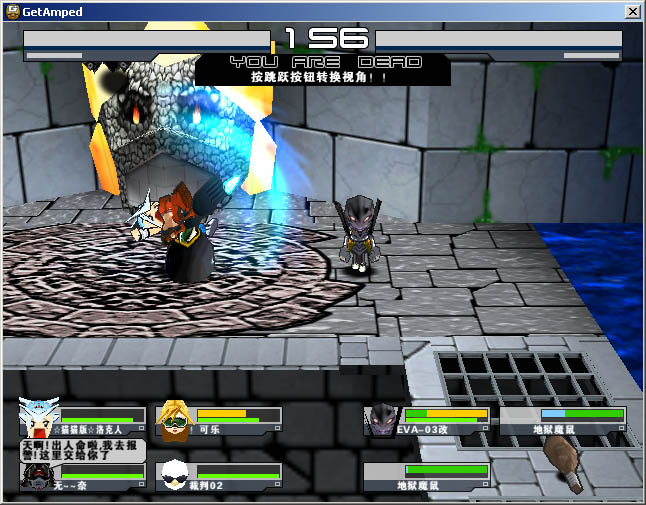The width and height of the screenshot is (646, 505).
Task: Click the chat bubble starting with 天啊
Action: (x=82, y=450)
